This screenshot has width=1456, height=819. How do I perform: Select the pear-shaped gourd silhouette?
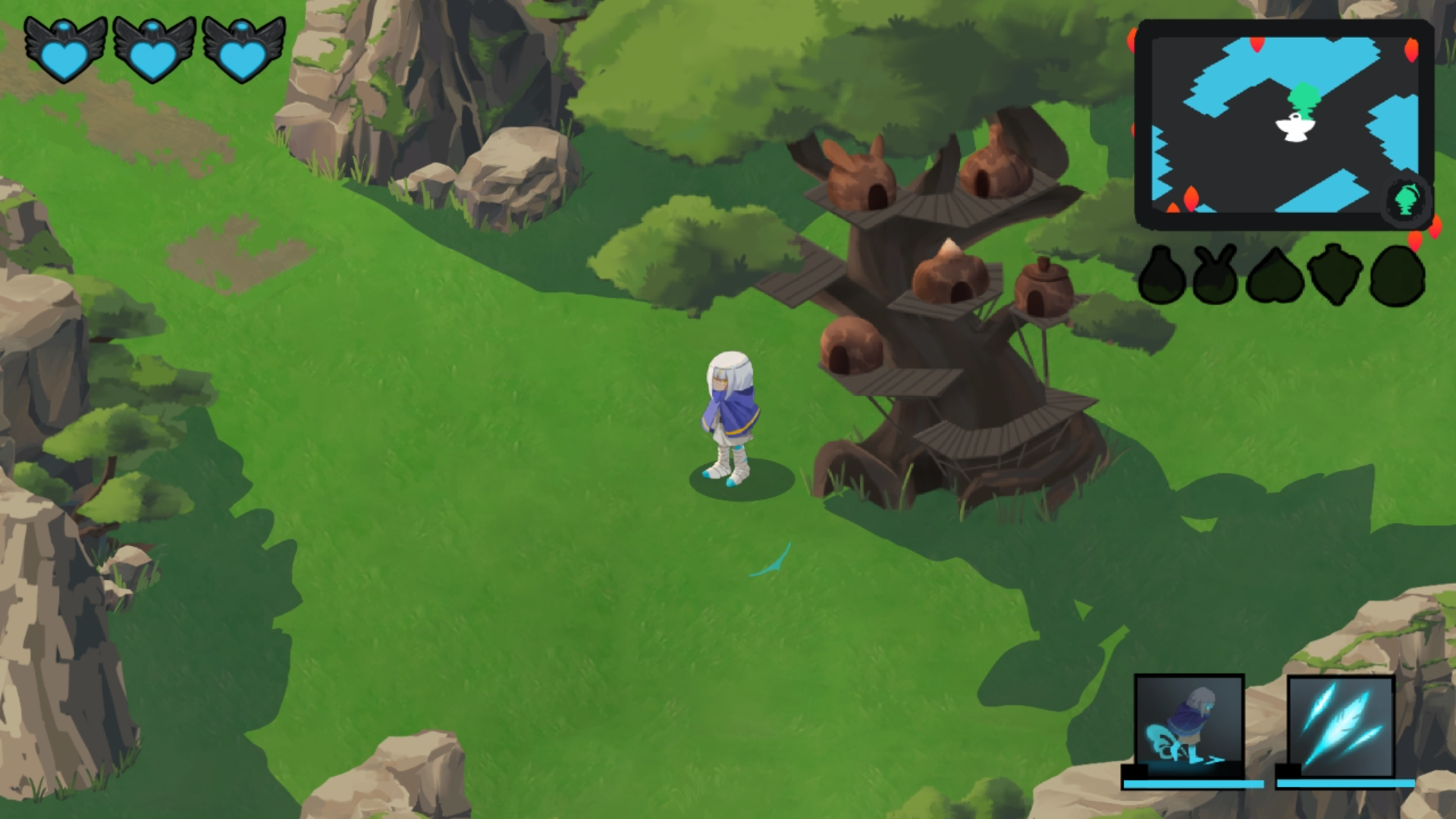click(x=1162, y=276)
